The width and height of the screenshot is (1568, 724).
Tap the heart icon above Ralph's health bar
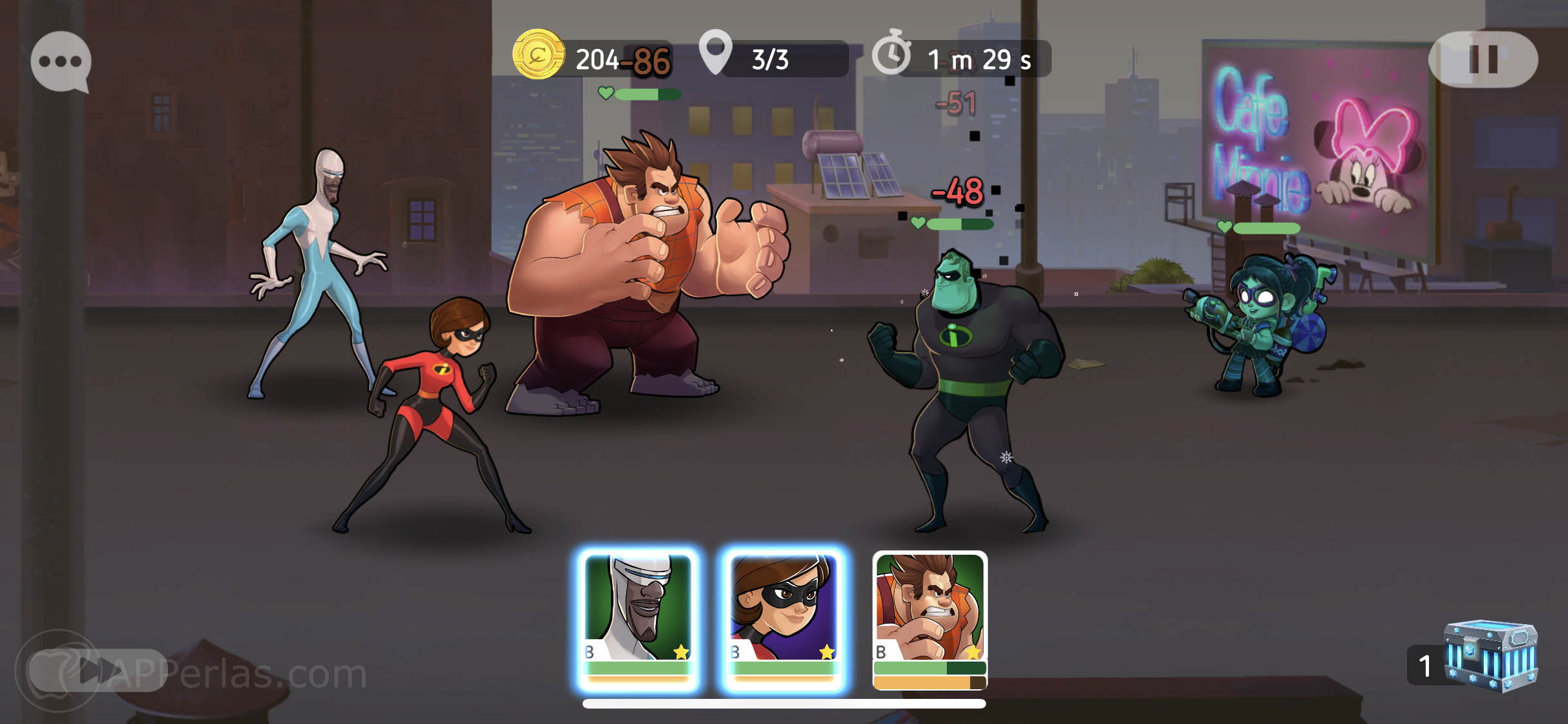(x=605, y=95)
